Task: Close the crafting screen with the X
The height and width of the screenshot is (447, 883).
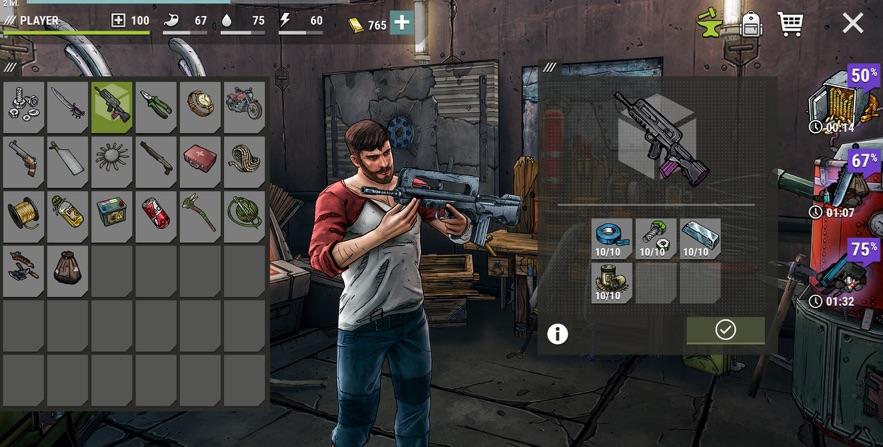Action: pyautogui.click(x=852, y=23)
